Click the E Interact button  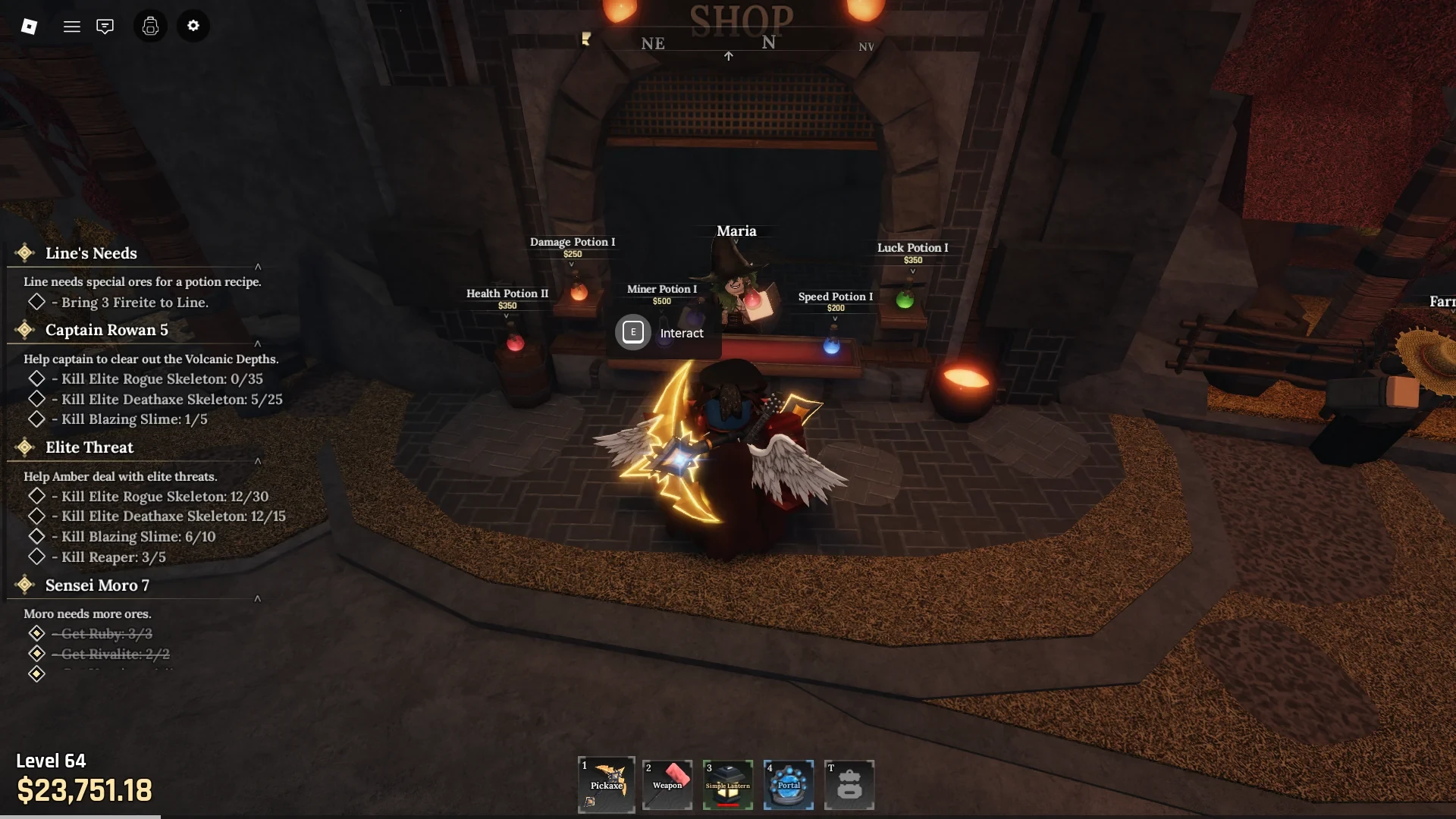click(632, 332)
